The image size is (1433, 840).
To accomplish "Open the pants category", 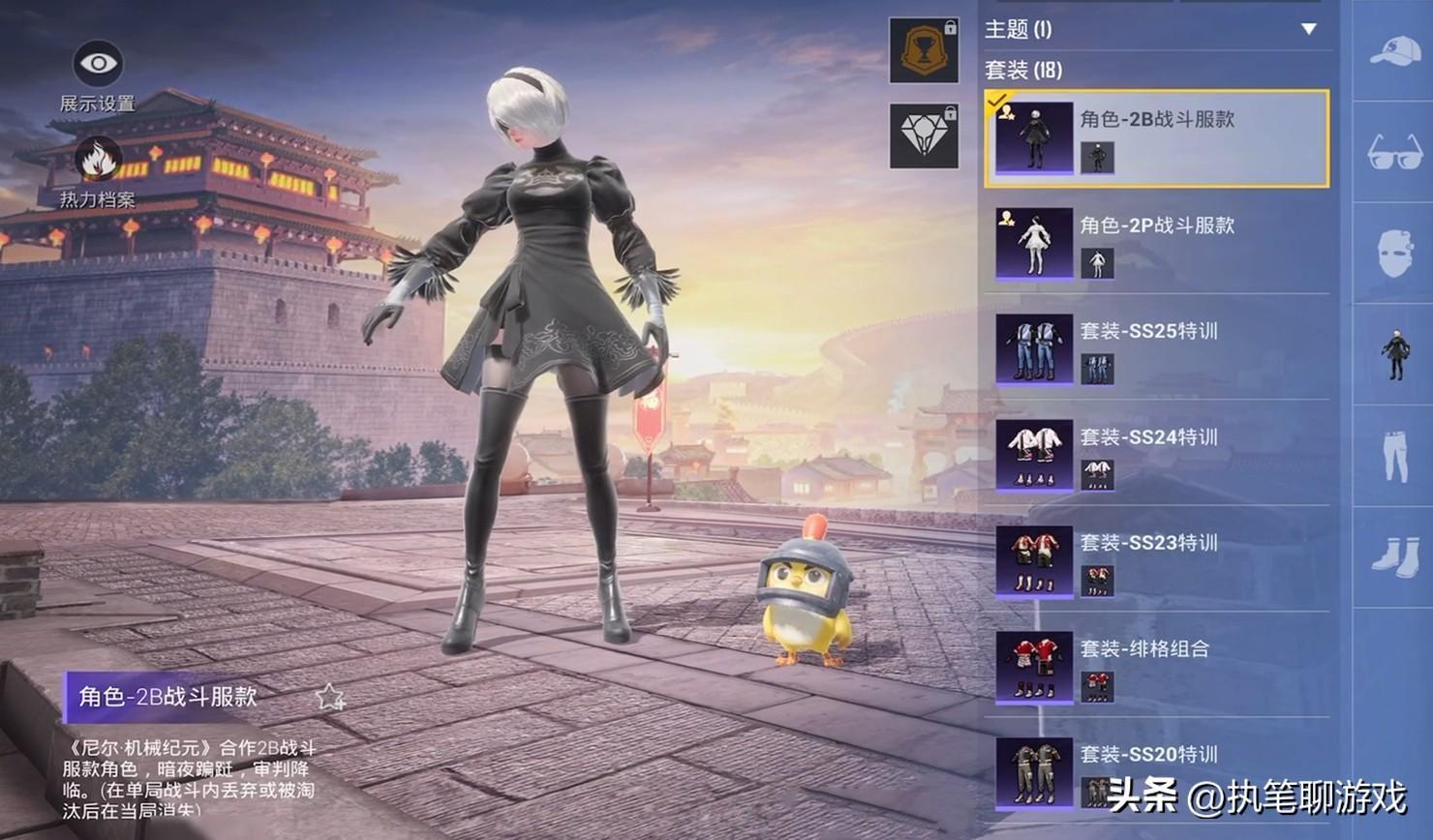I will 1394,456.
